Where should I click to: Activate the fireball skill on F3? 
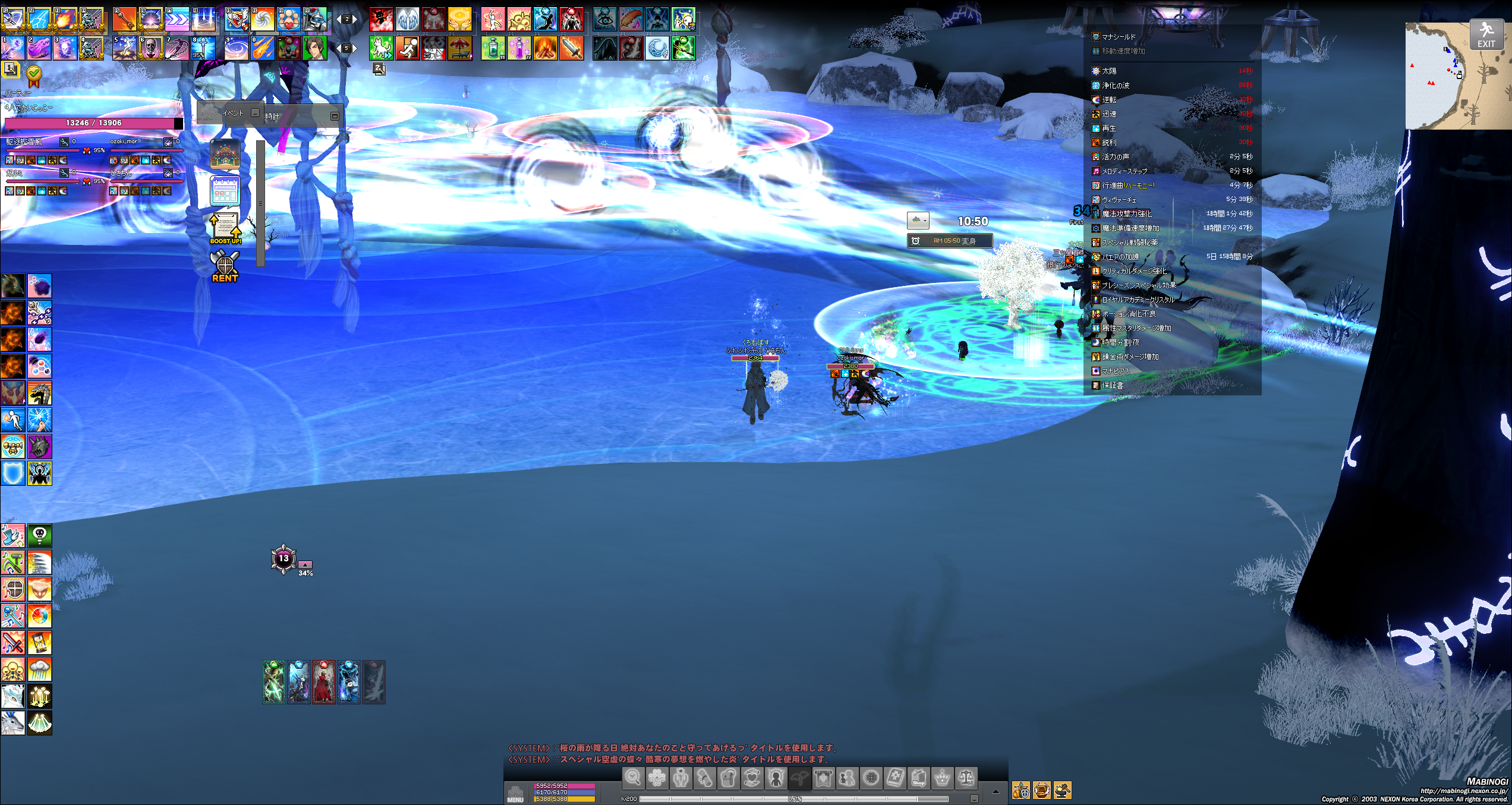tap(65, 19)
